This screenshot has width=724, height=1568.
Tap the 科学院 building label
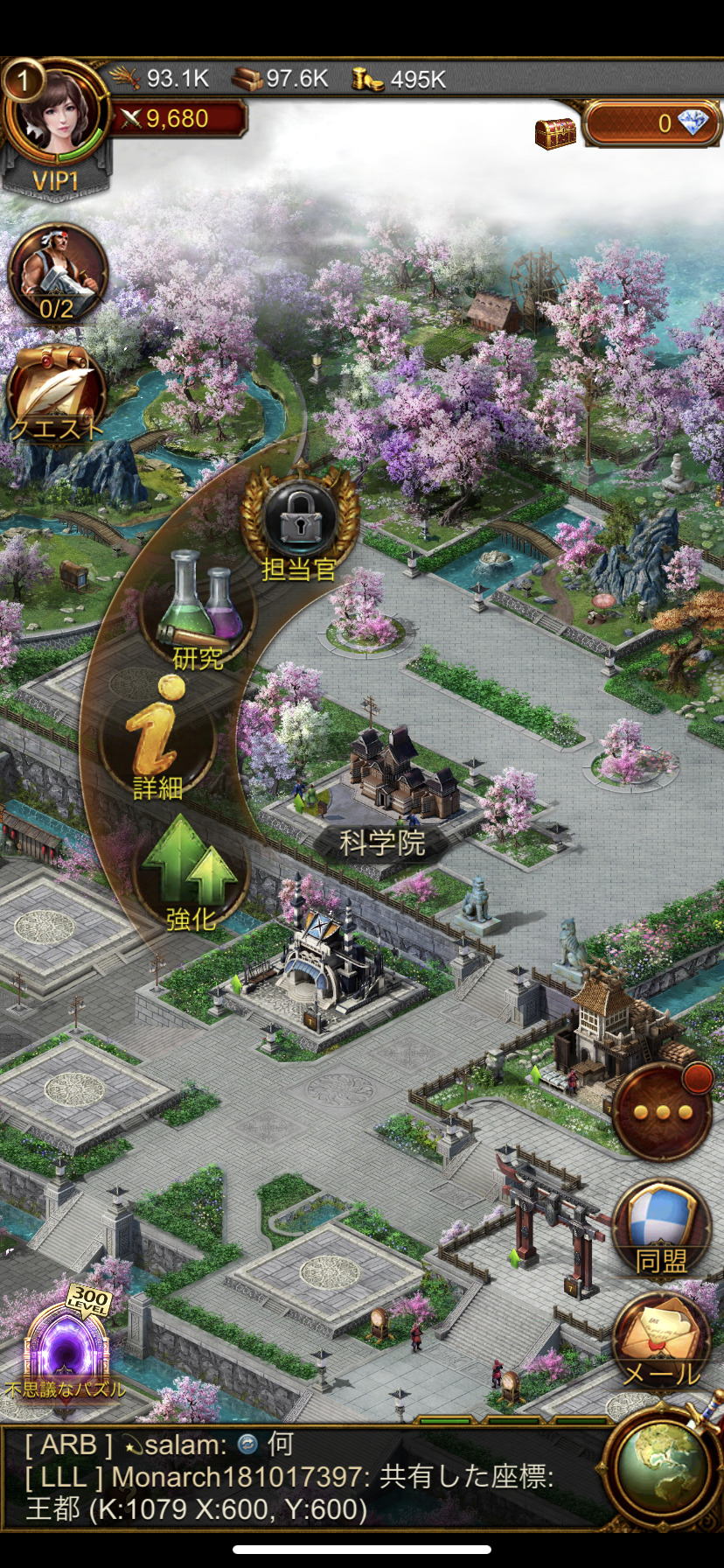click(x=382, y=843)
